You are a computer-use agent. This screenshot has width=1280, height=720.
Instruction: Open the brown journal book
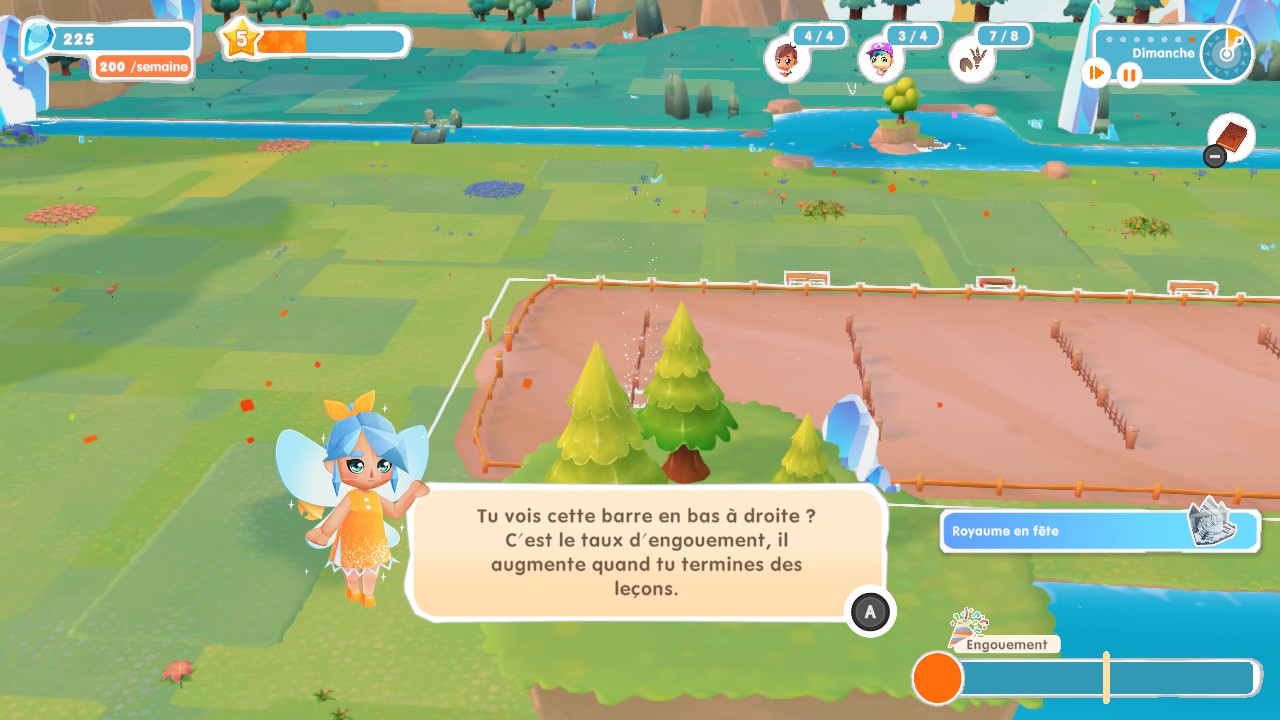(1232, 137)
